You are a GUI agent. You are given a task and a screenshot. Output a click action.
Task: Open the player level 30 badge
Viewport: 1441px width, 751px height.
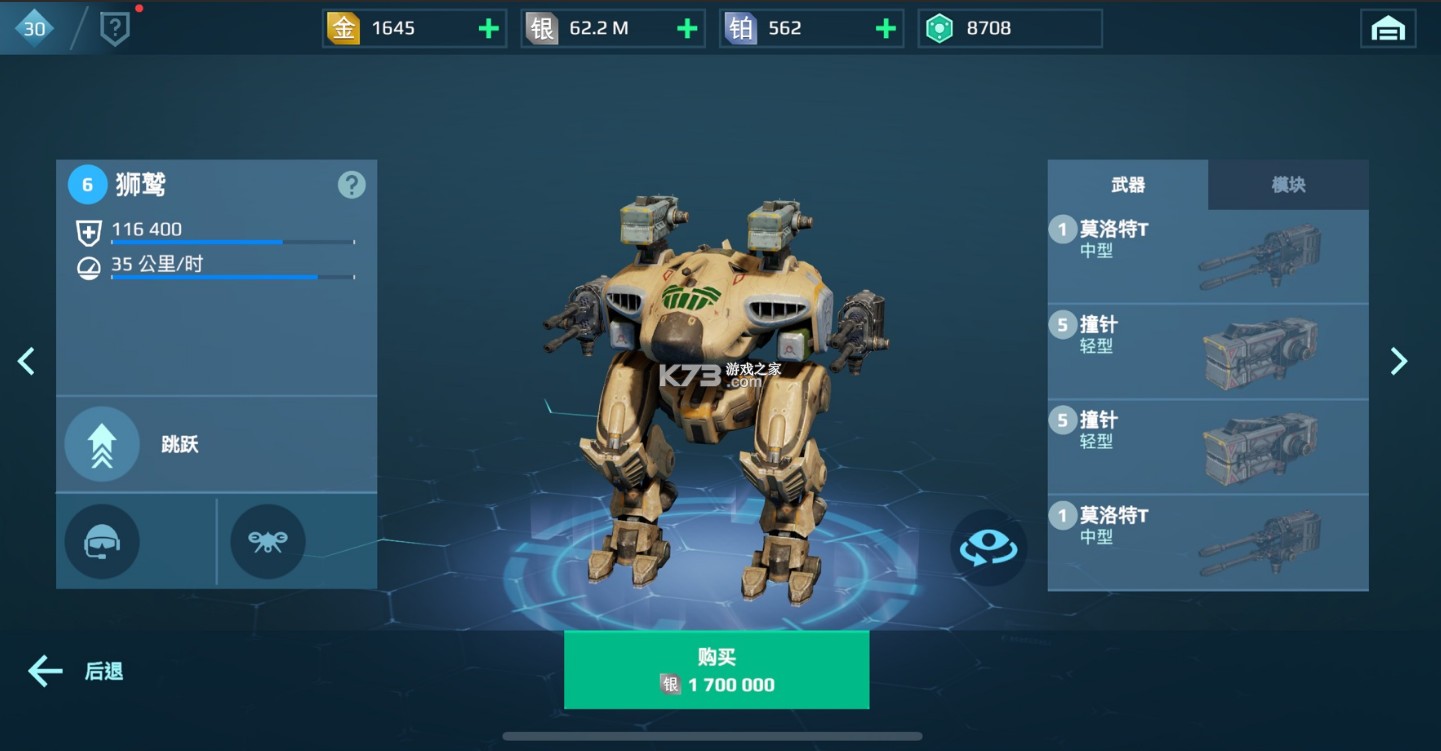pos(35,28)
